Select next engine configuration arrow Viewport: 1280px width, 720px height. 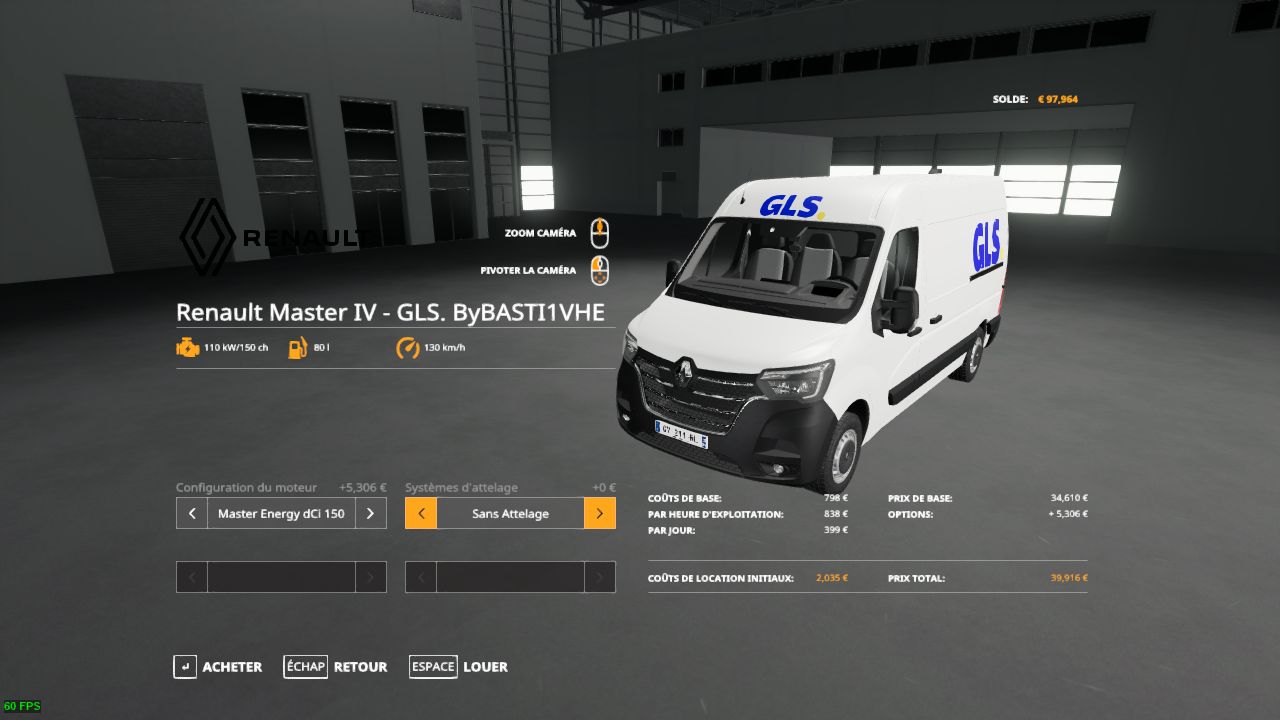[370, 513]
